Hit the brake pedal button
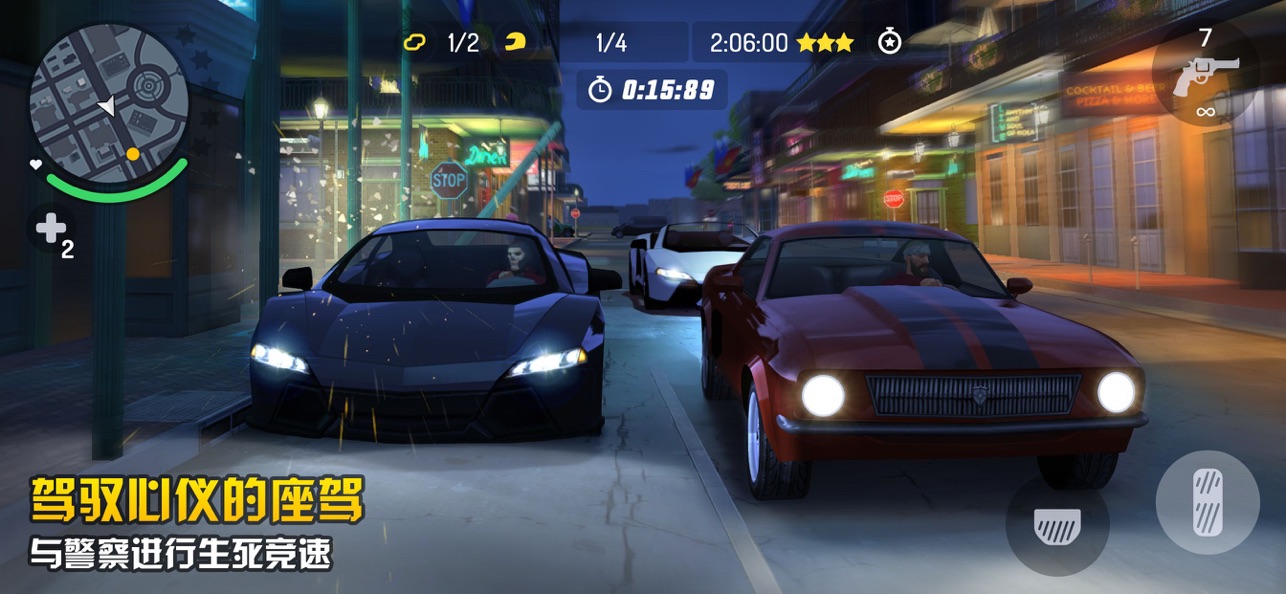The width and height of the screenshot is (1286, 594). (1057, 525)
